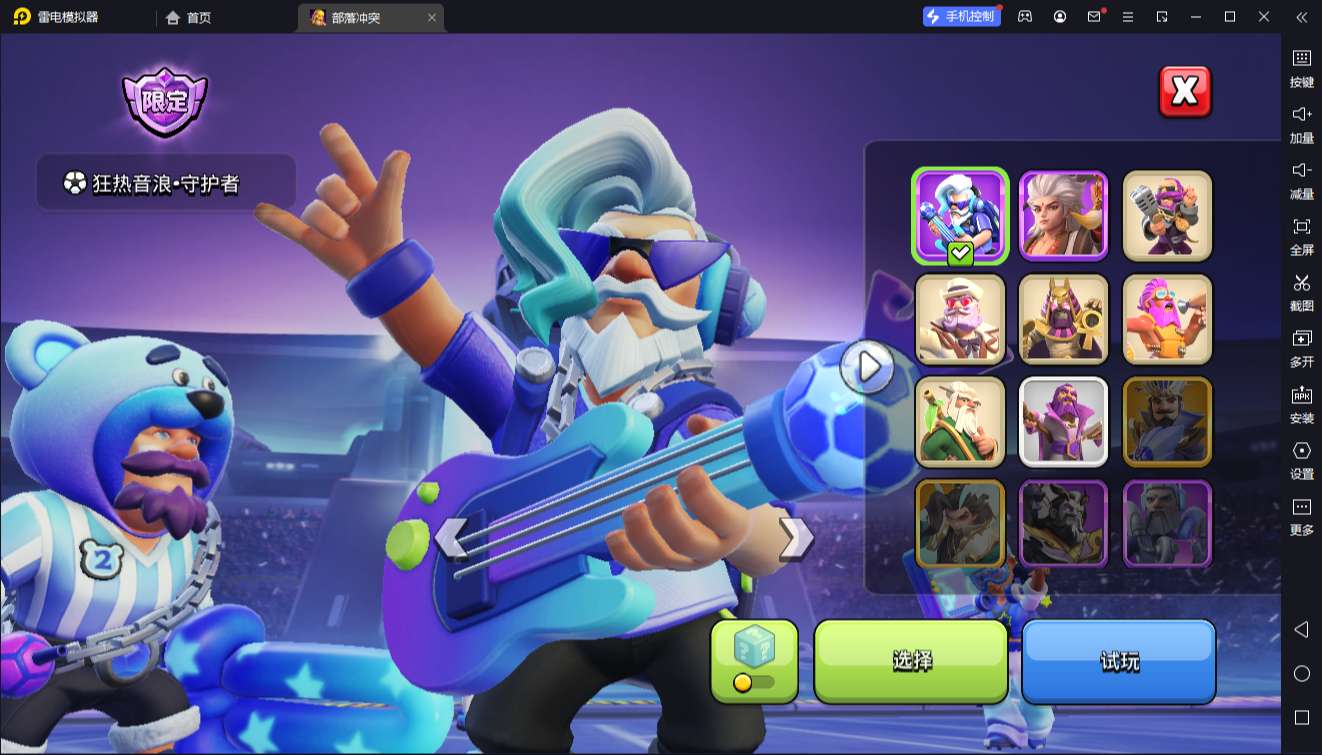This screenshot has width=1322, height=755.
Task: Play the skin preview animation
Action: click(x=867, y=367)
